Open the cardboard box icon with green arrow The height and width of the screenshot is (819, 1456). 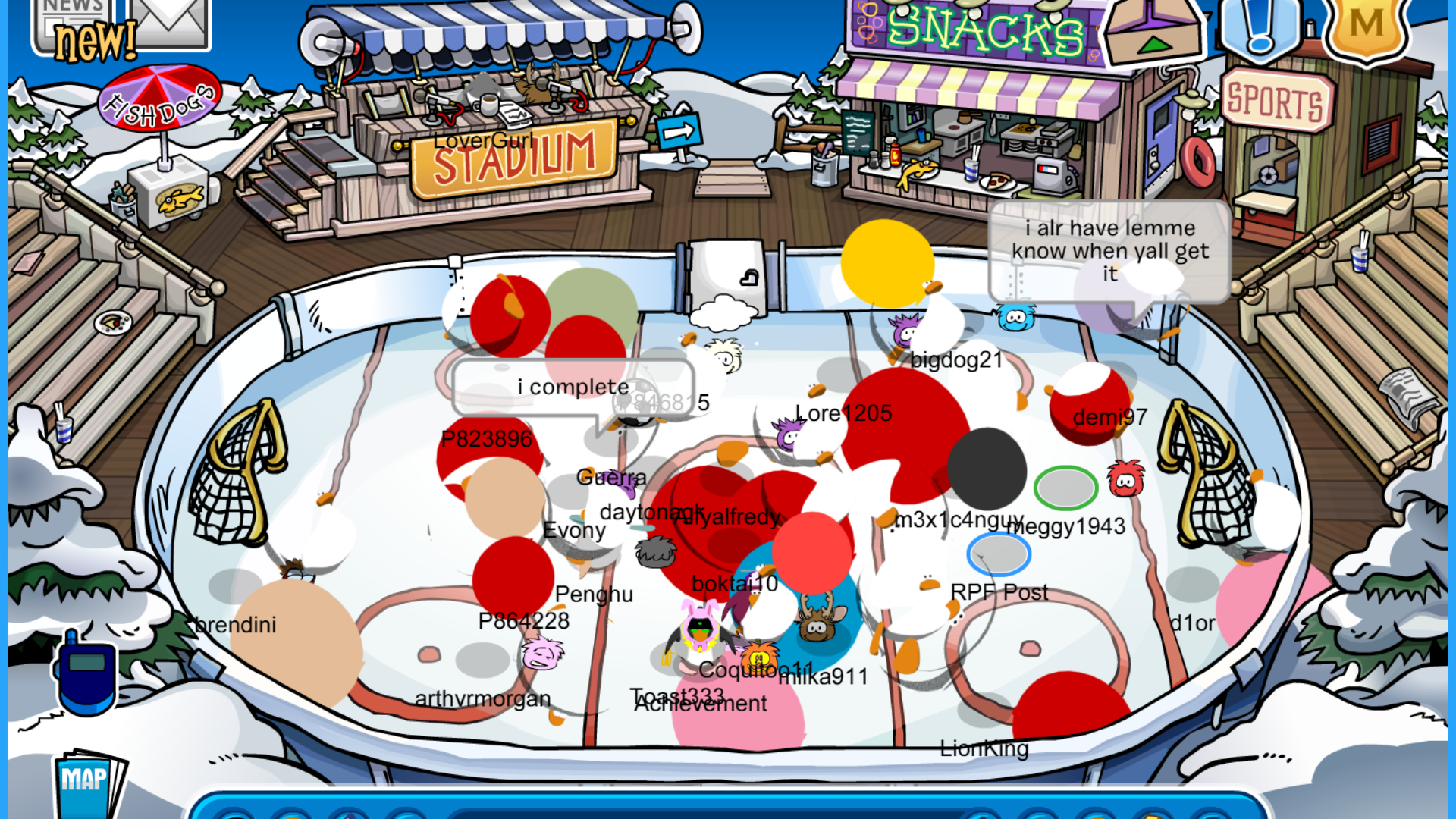pyautogui.click(x=1153, y=30)
